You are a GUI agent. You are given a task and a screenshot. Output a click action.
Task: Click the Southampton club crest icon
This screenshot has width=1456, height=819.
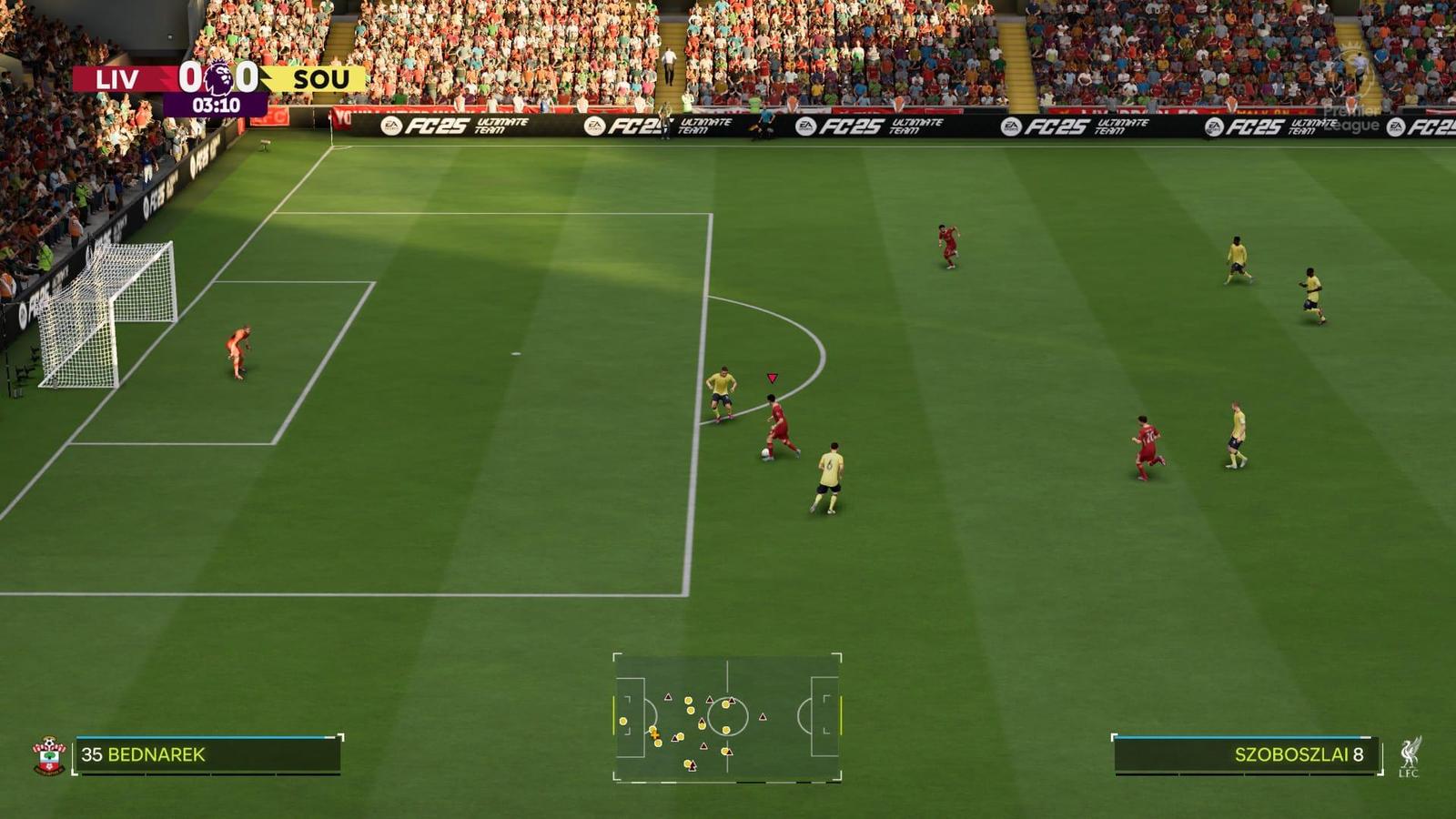50,753
